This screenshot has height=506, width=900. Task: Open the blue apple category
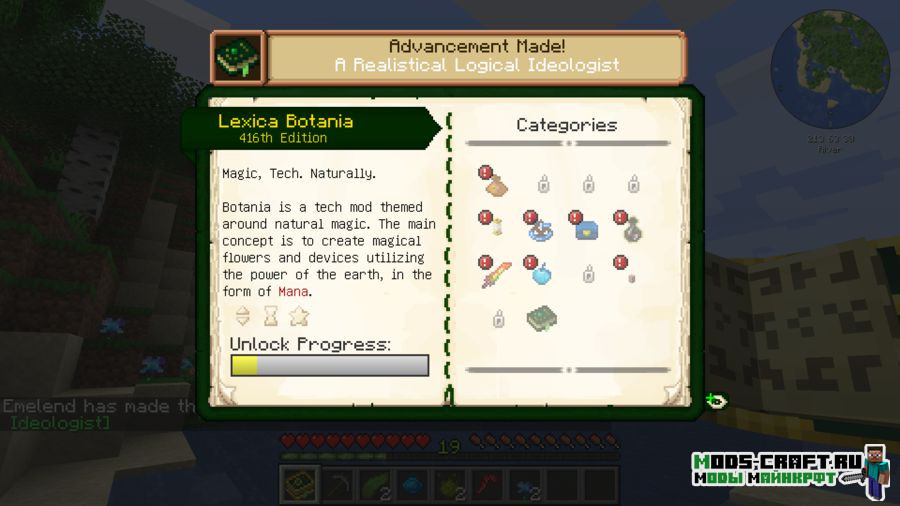tap(542, 274)
